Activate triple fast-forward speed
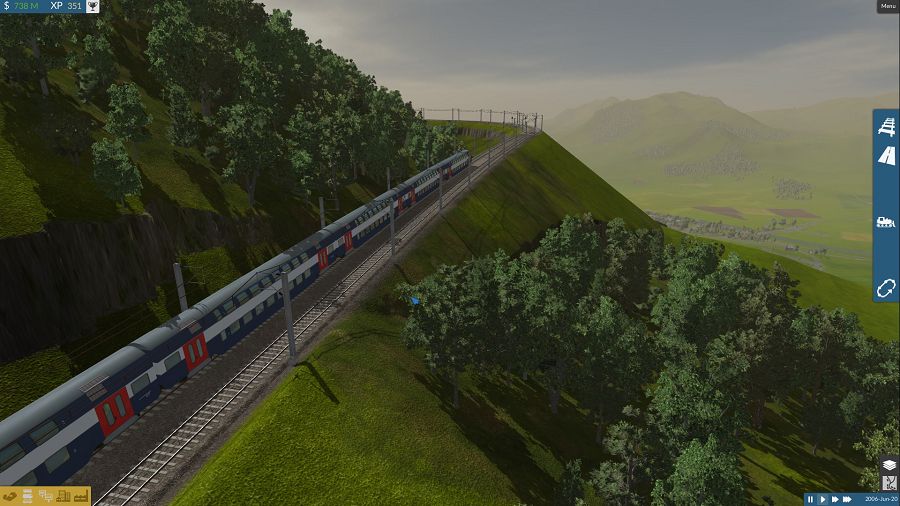The height and width of the screenshot is (506, 900). (x=848, y=499)
